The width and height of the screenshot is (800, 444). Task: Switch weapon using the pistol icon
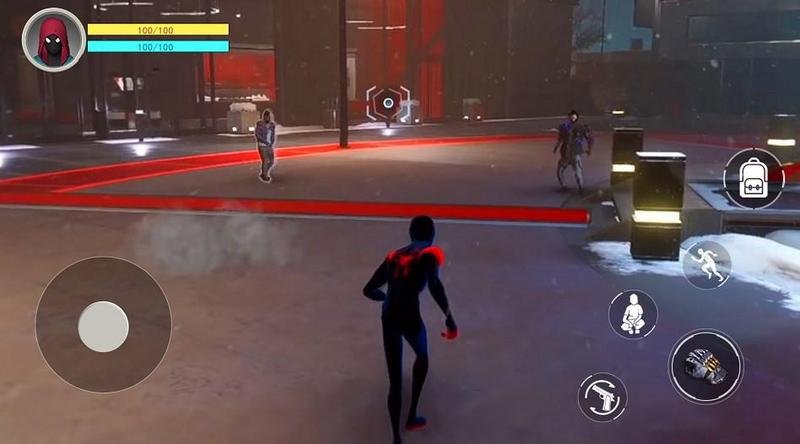(602, 397)
